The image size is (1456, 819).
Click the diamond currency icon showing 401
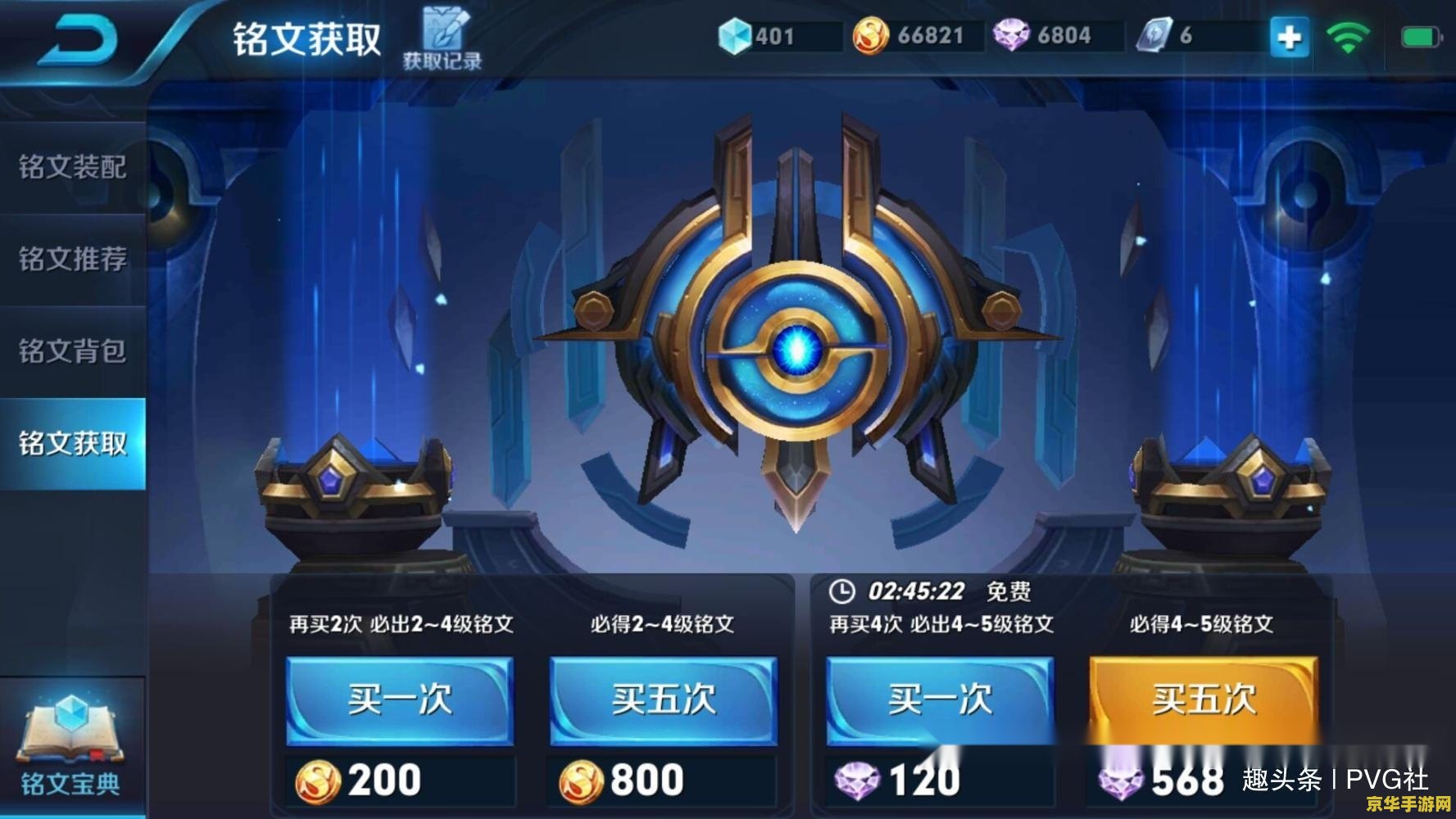point(736,34)
